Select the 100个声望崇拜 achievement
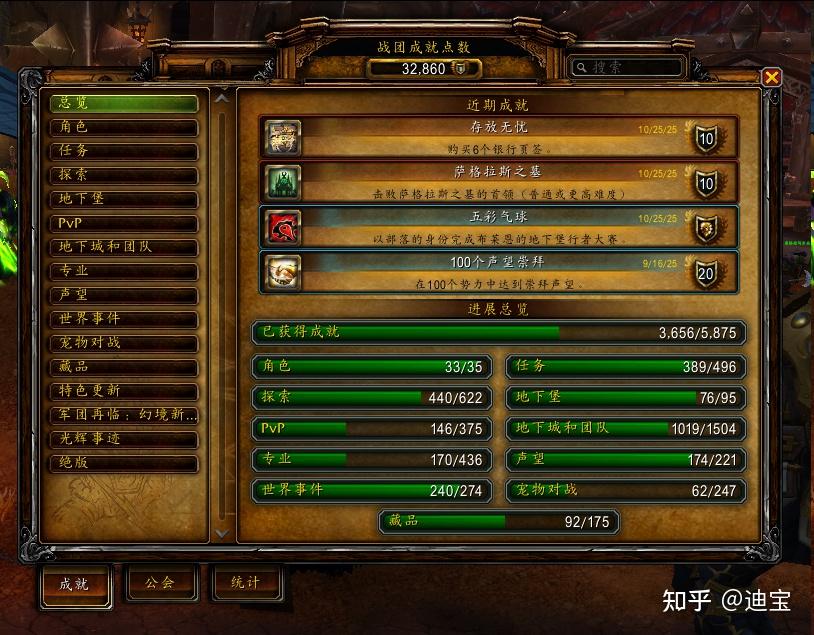This screenshot has width=814, height=635. [499, 272]
